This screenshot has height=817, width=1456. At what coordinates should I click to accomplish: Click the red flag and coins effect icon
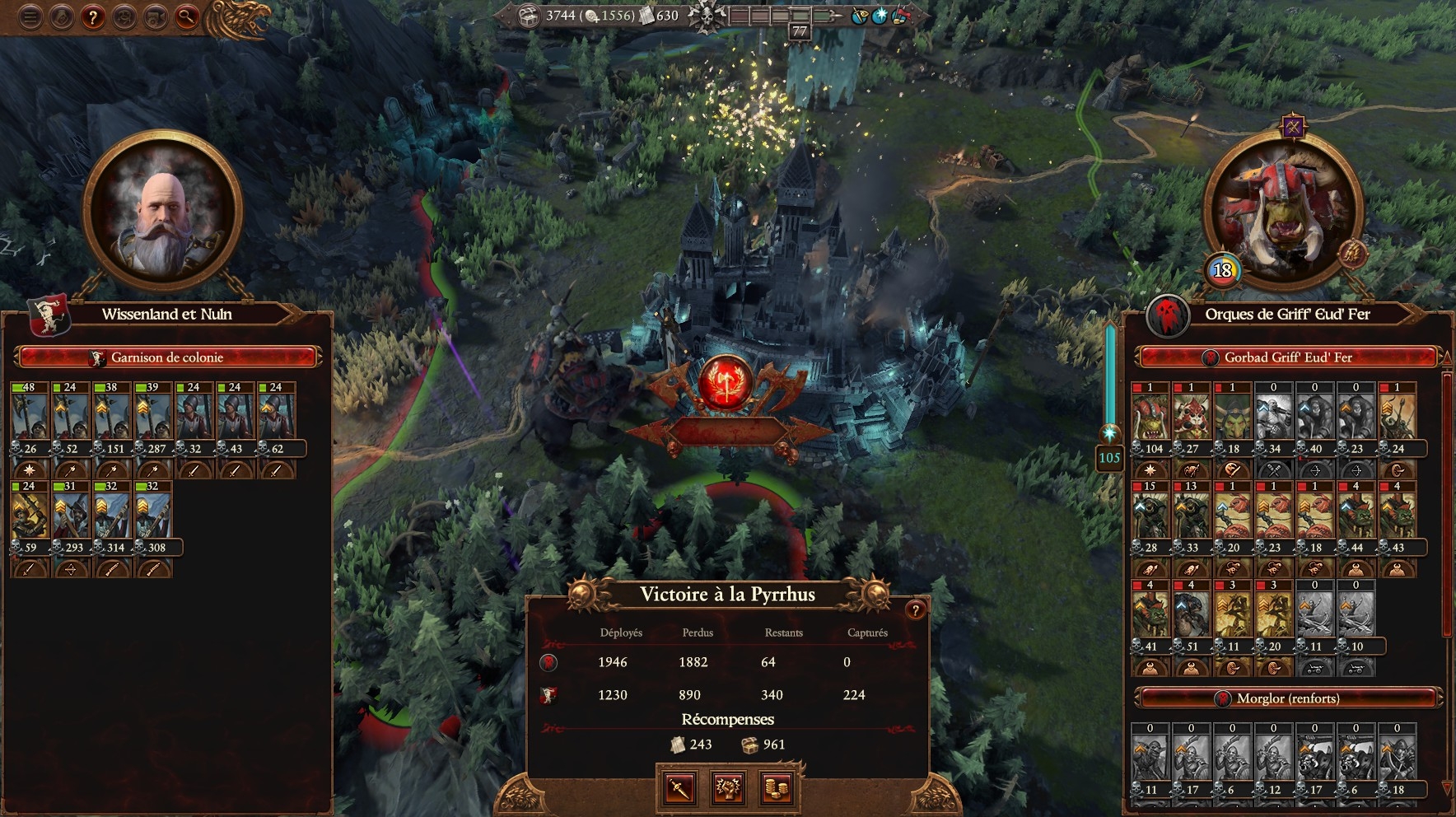[900, 16]
